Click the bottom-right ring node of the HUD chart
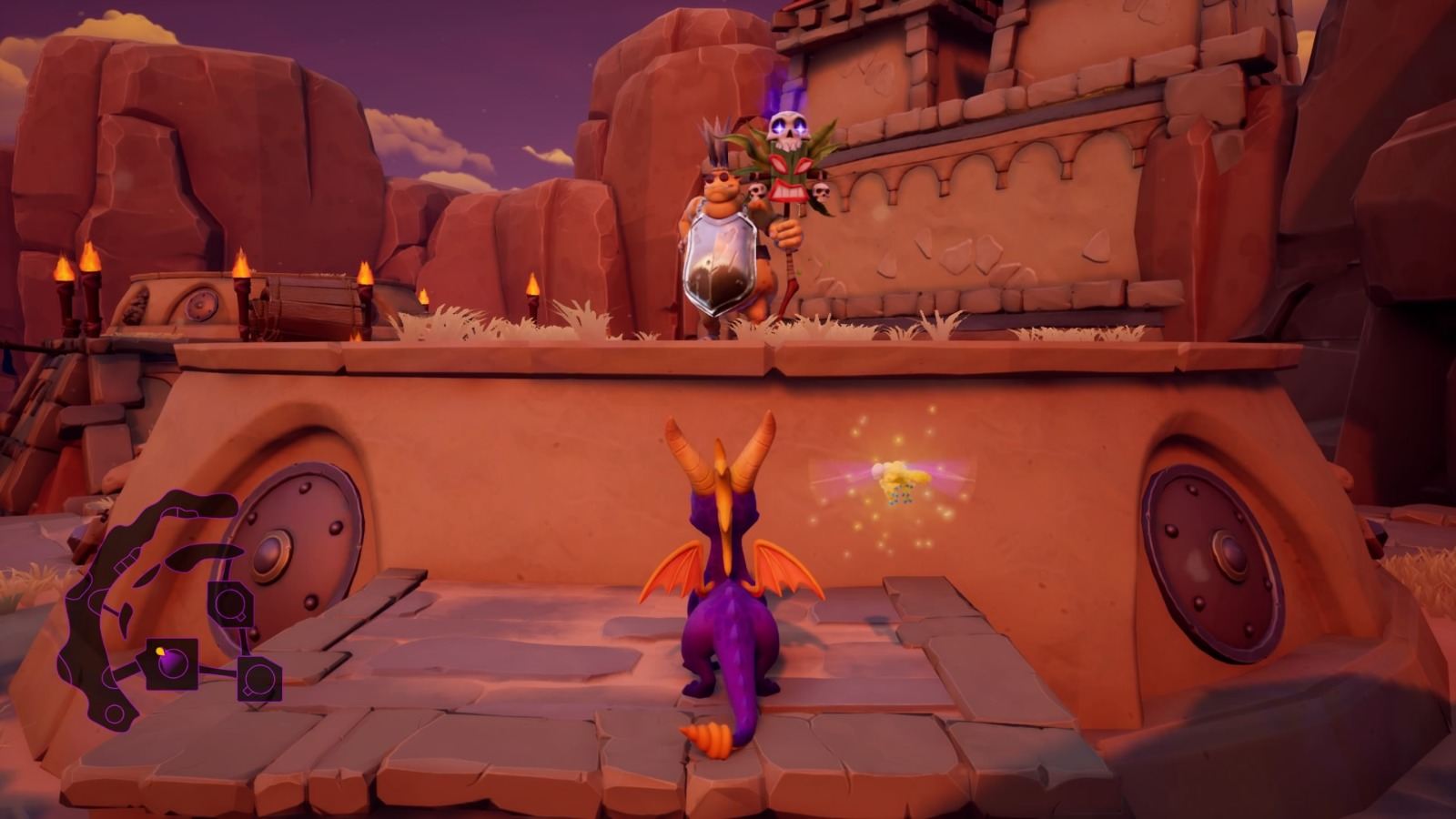 (x=258, y=680)
